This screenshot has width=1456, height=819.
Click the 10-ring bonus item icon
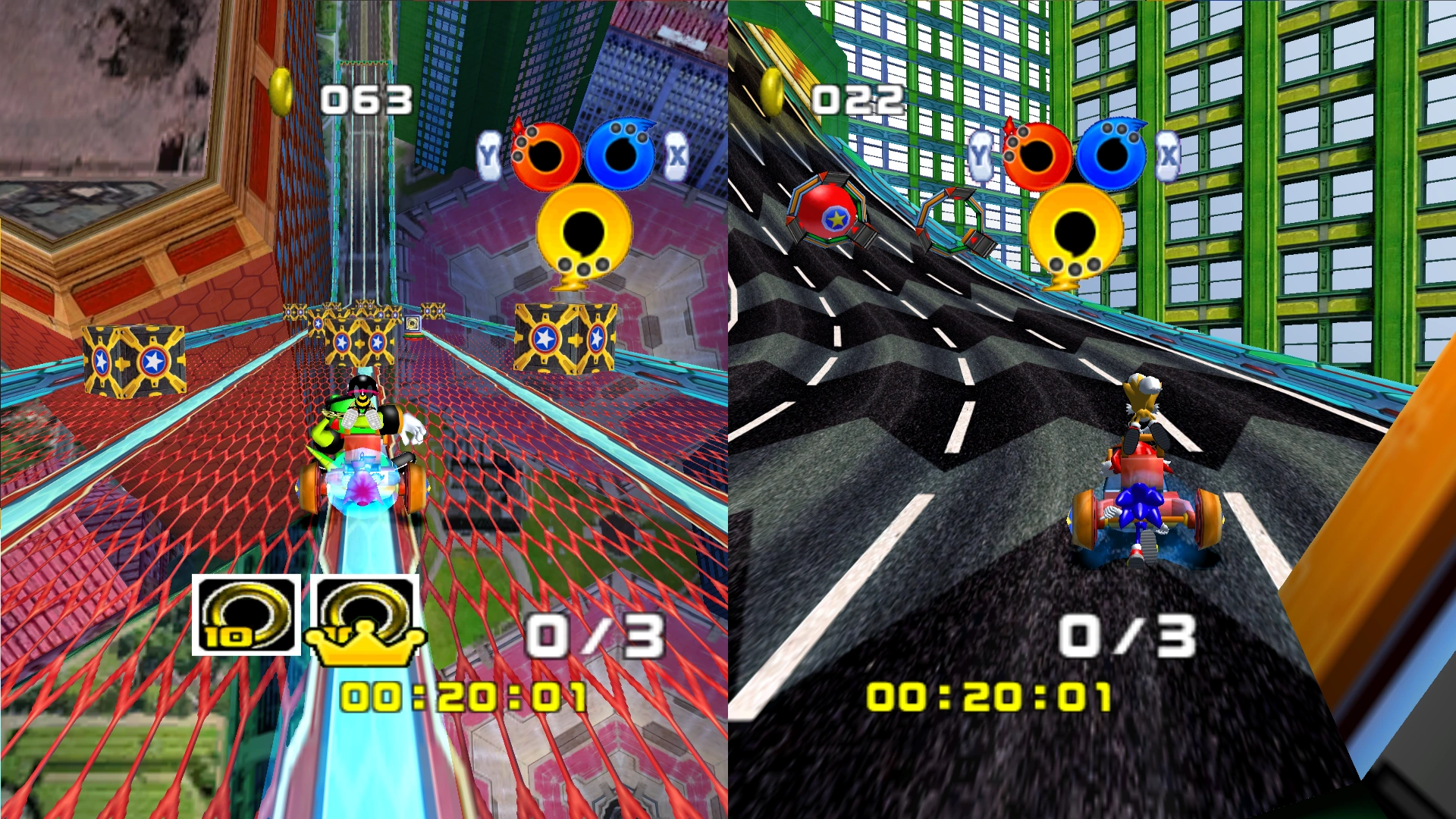coord(246,615)
